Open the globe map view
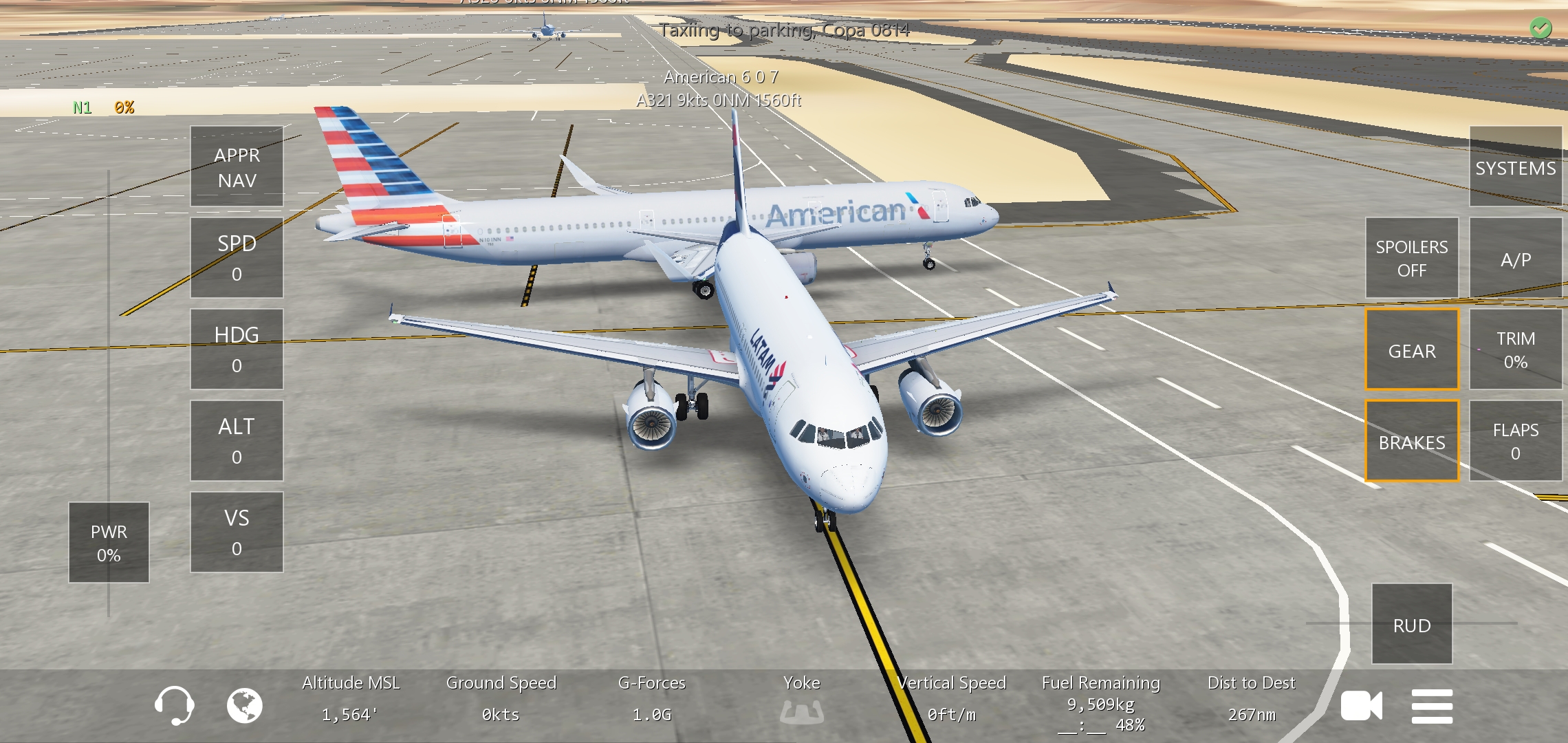This screenshot has height=743, width=1568. pyautogui.click(x=245, y=705)
